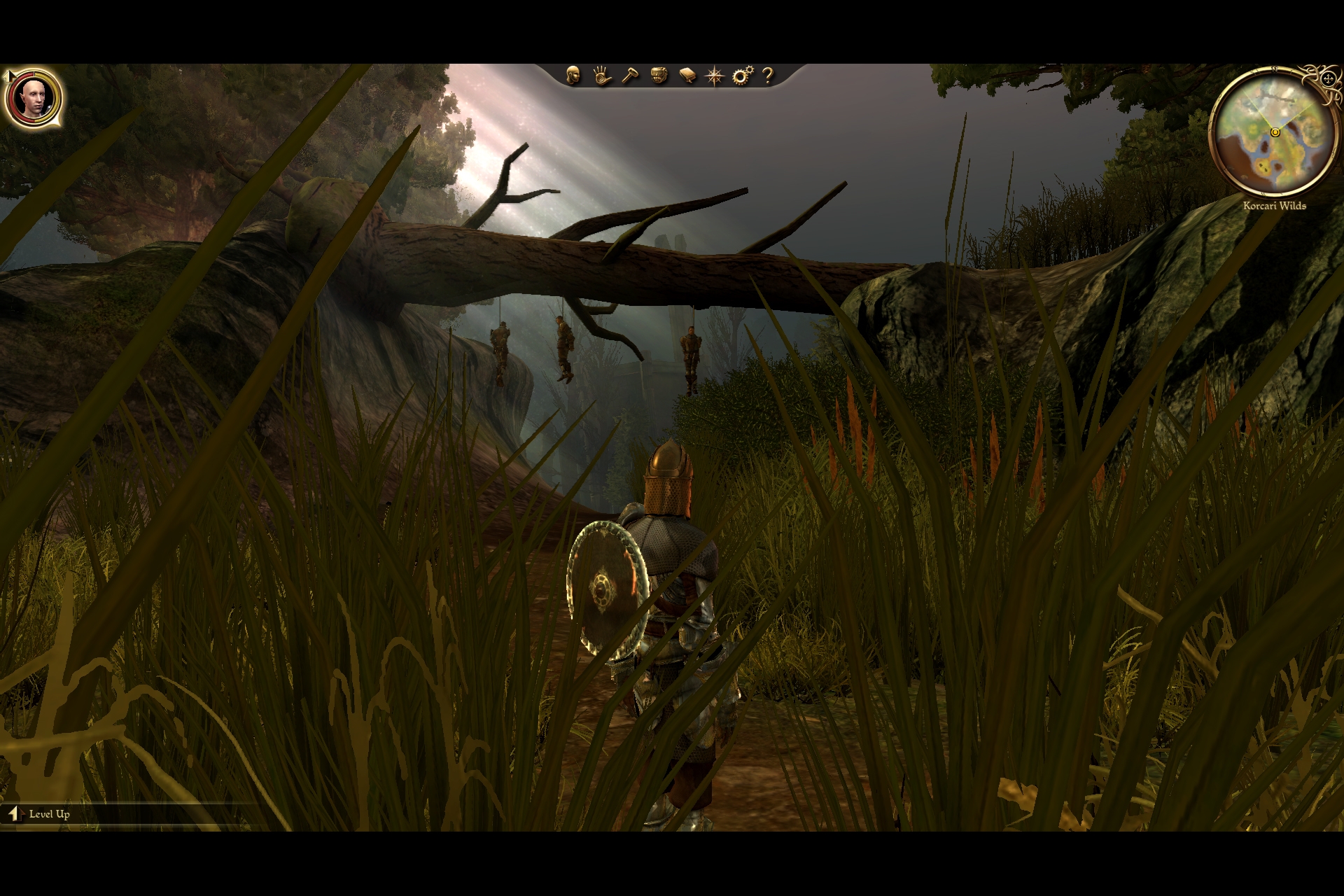Click the hammer icon in top bar
This screenshot has height=896, width=1344.
coord(630,76)
